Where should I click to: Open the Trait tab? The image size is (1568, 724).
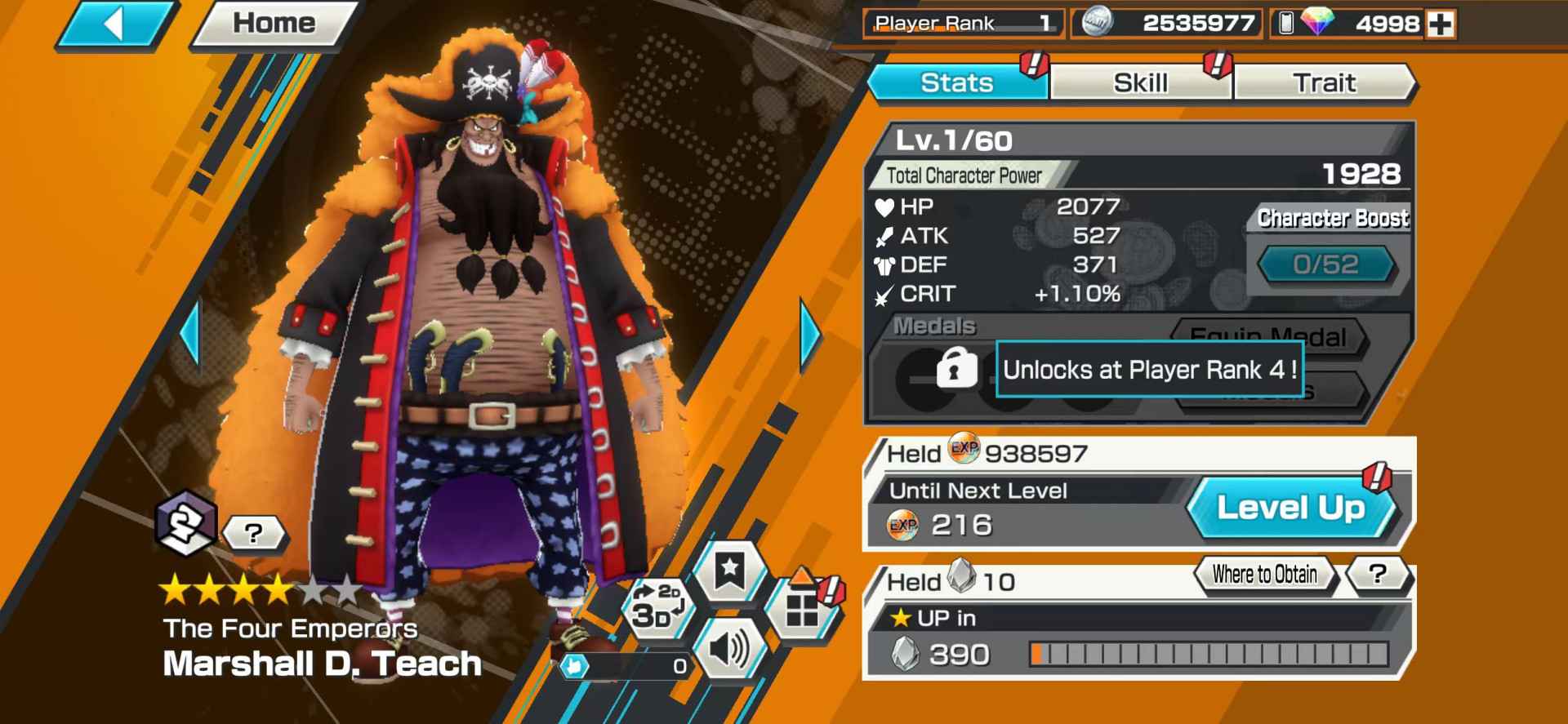[1325, 82]
